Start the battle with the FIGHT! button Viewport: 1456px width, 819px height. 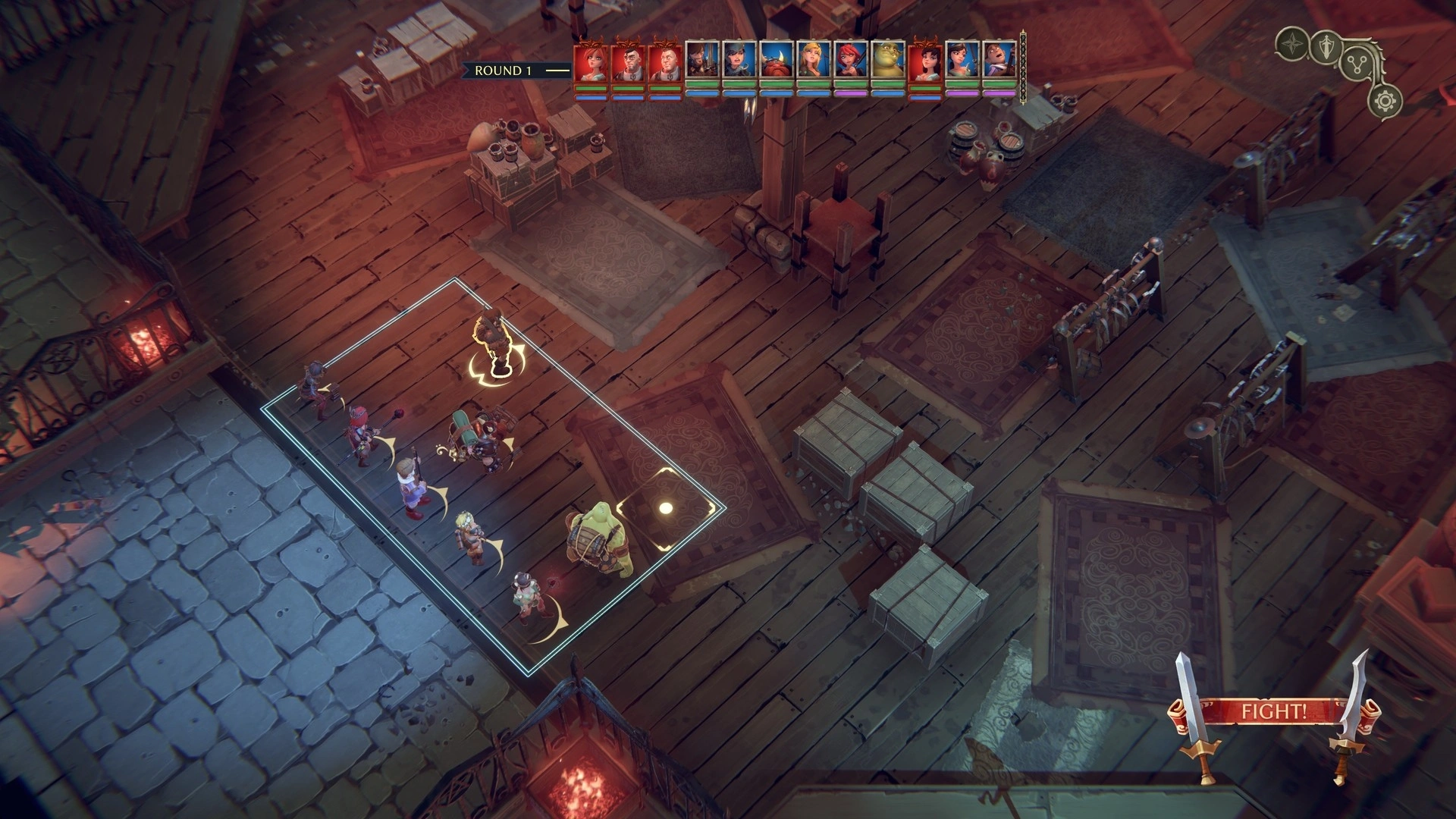tap(1273, 712)
